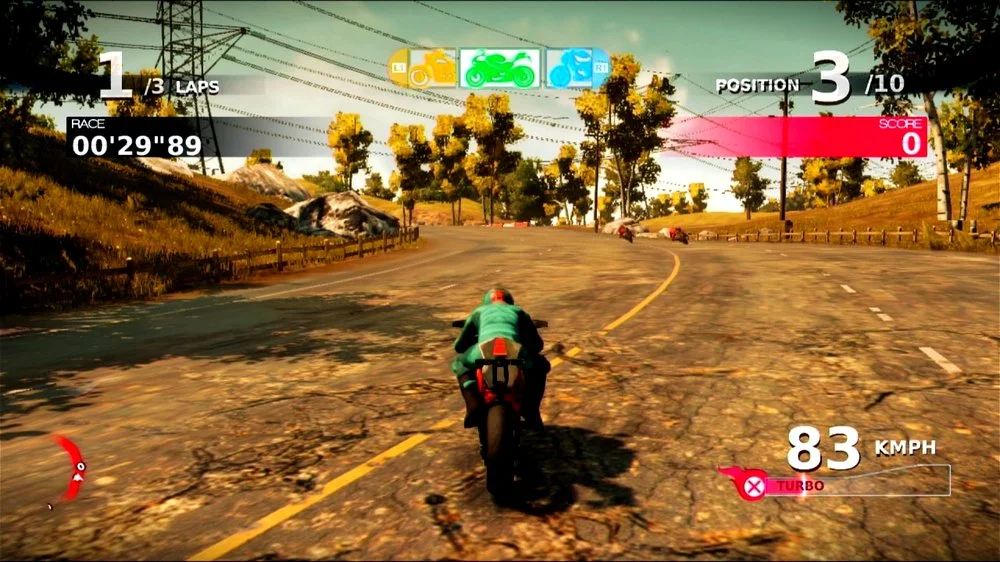1000x562 pixels.
Task: Click the red track minimap
Action: point(70,466)
